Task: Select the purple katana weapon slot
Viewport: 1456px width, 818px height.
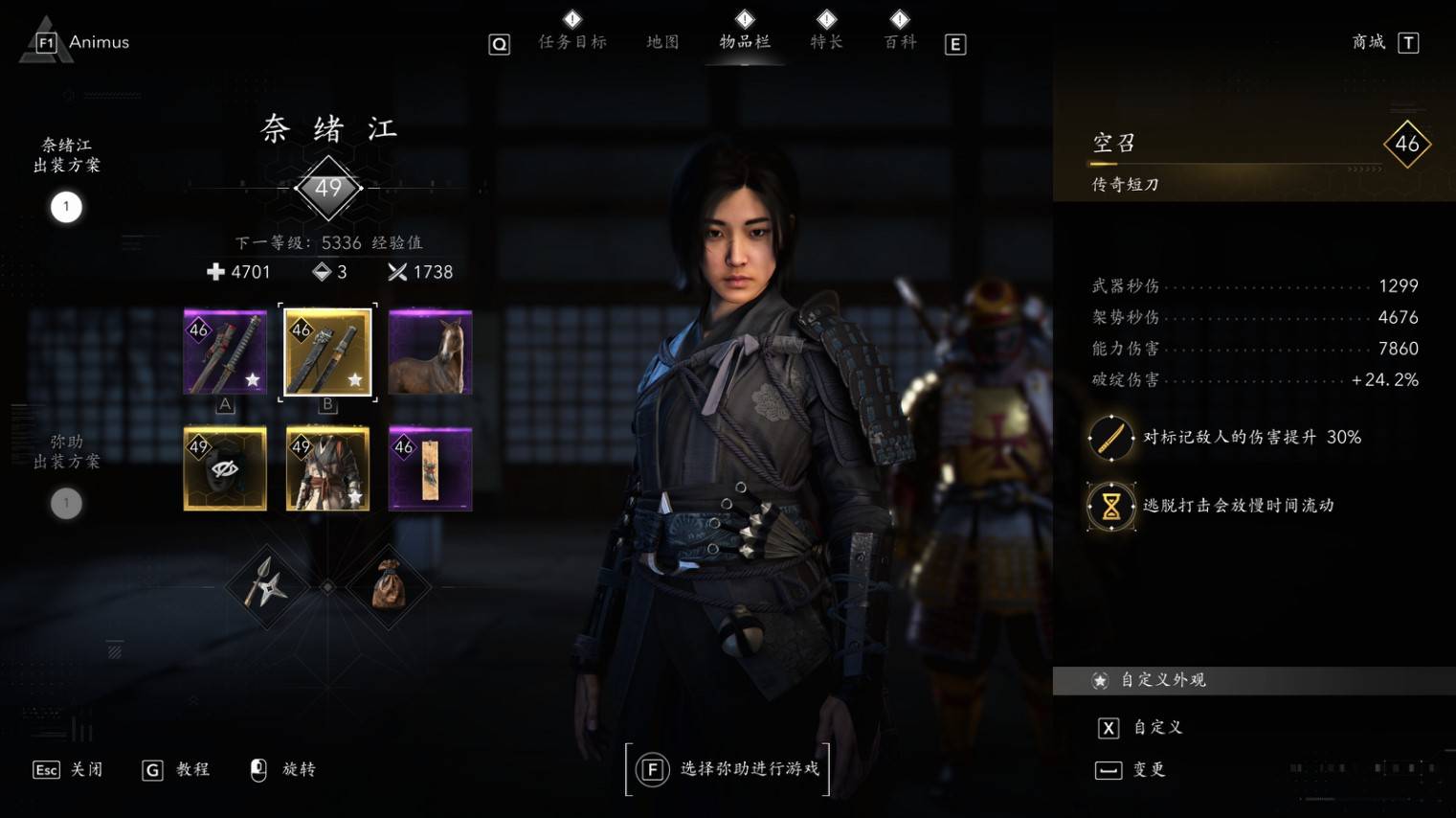Action: (225, 352)
